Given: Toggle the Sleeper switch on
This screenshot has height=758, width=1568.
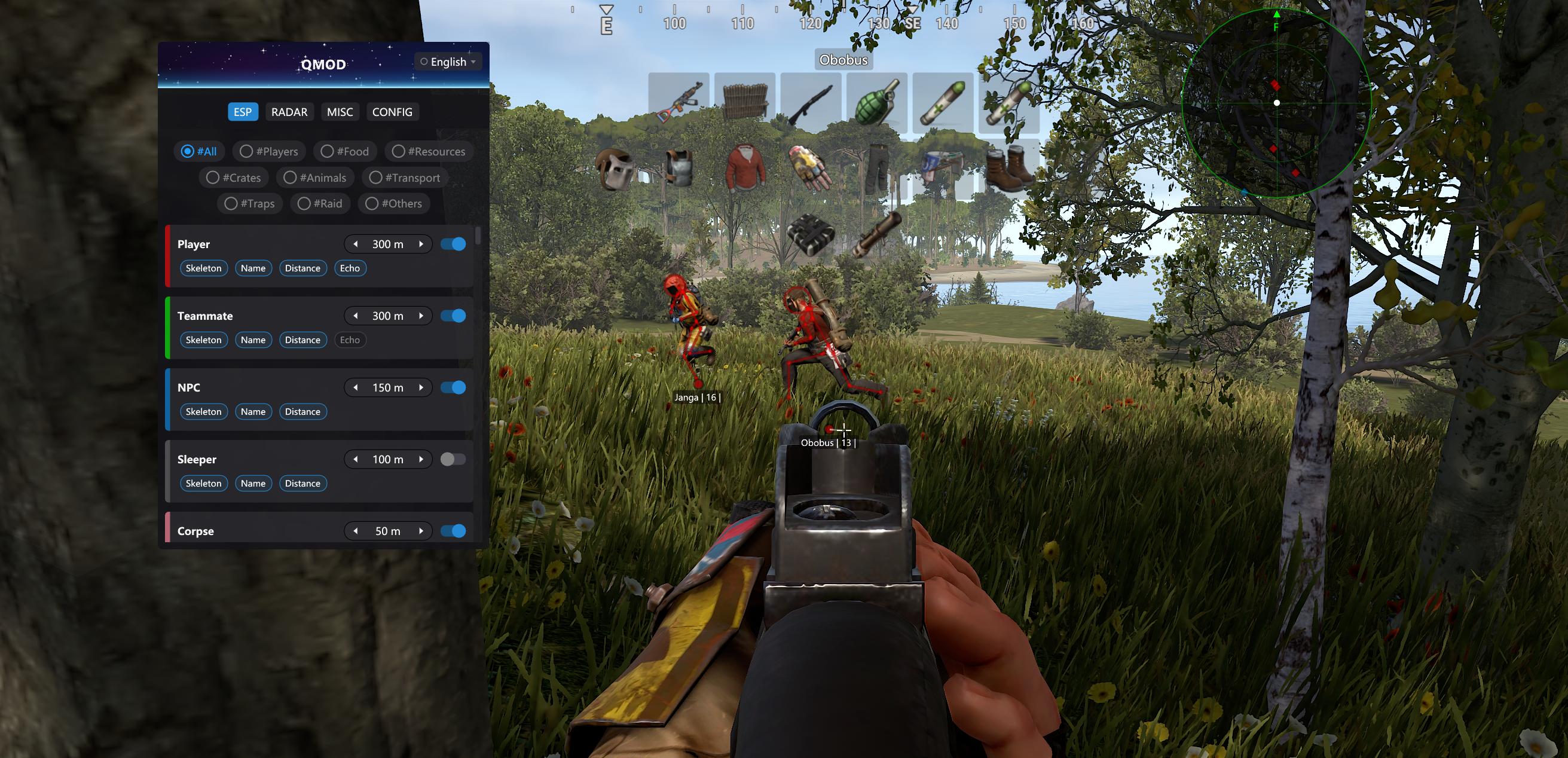Looking at the screenshot, I should coord(453,459).
